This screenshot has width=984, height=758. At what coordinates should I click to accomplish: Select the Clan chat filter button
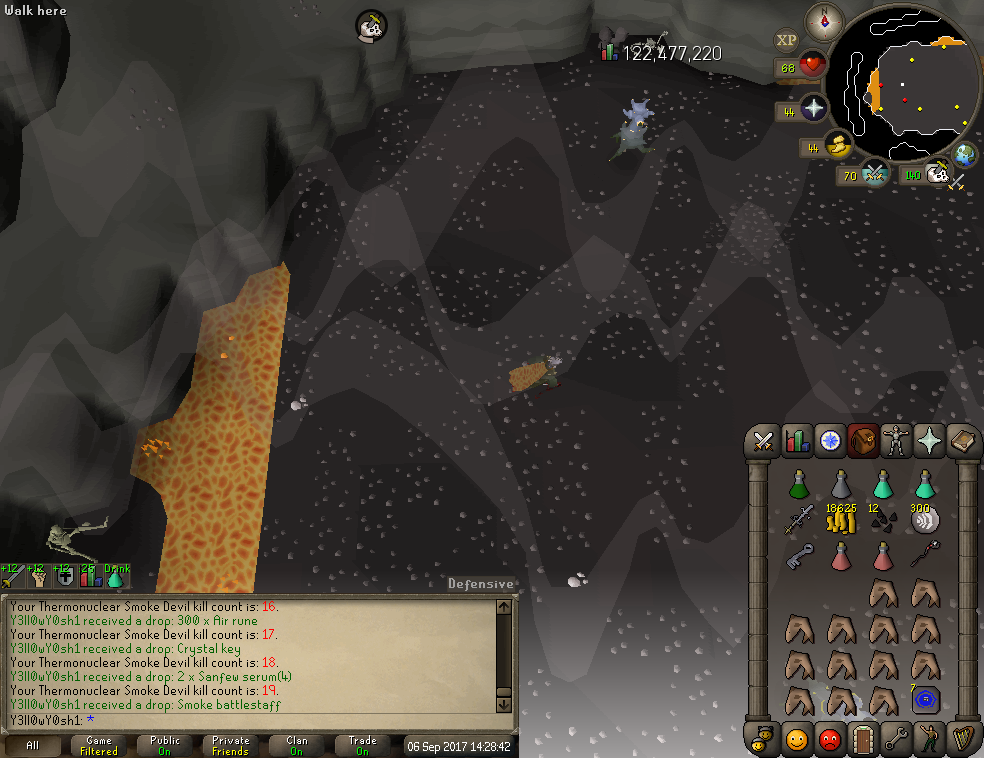tap(297, 745)
